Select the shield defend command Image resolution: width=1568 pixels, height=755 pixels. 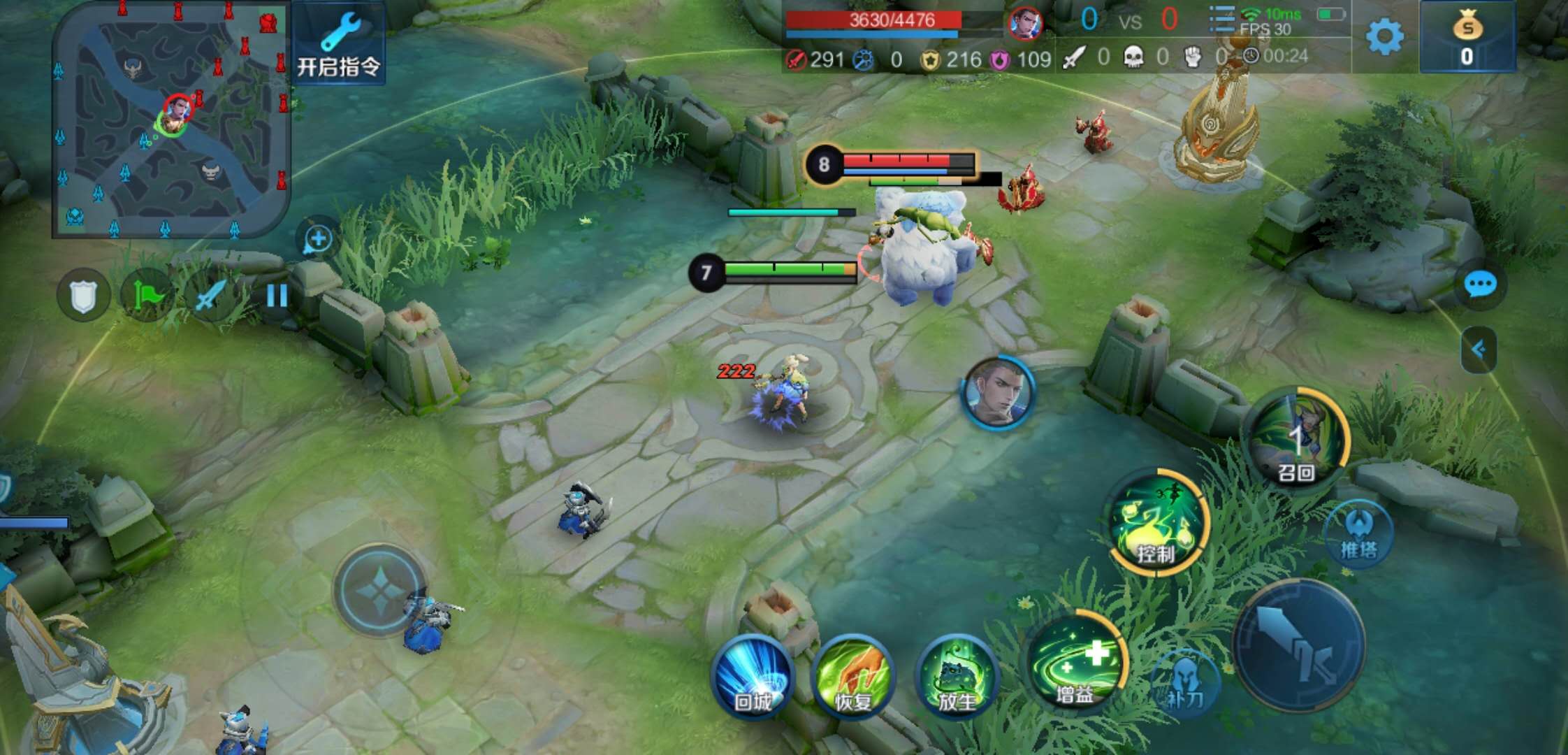[x=82, y=296]
